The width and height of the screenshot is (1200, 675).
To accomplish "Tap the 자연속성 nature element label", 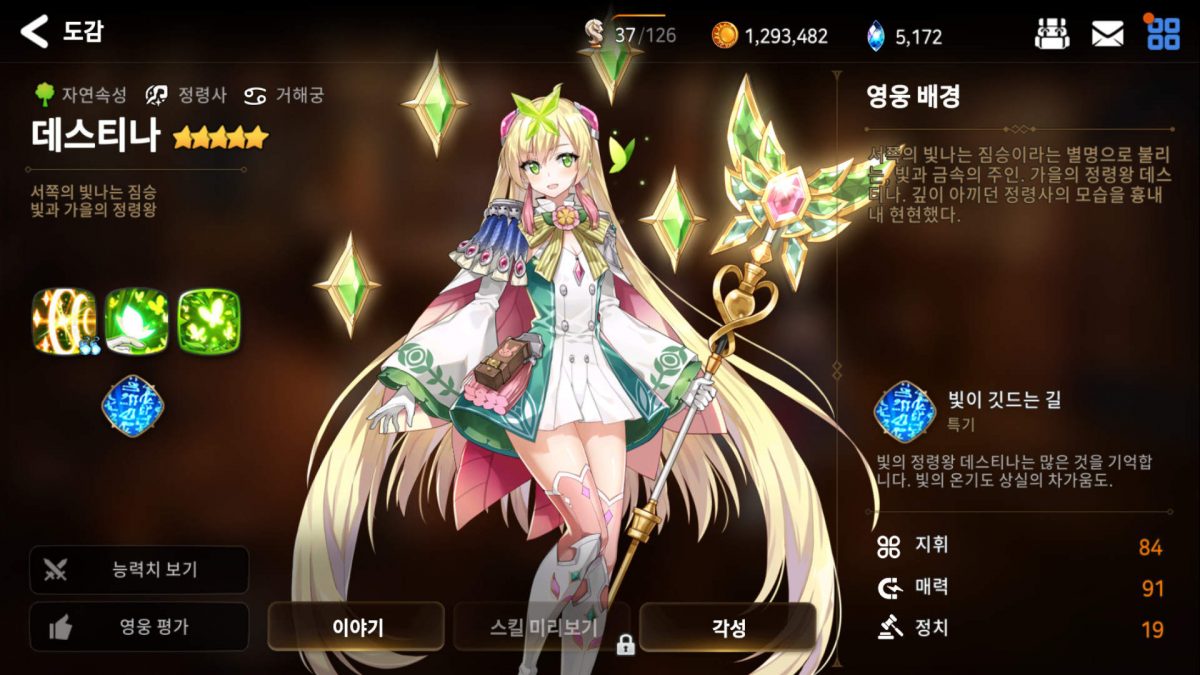I will pyautogui.click(x=81, y=95).
